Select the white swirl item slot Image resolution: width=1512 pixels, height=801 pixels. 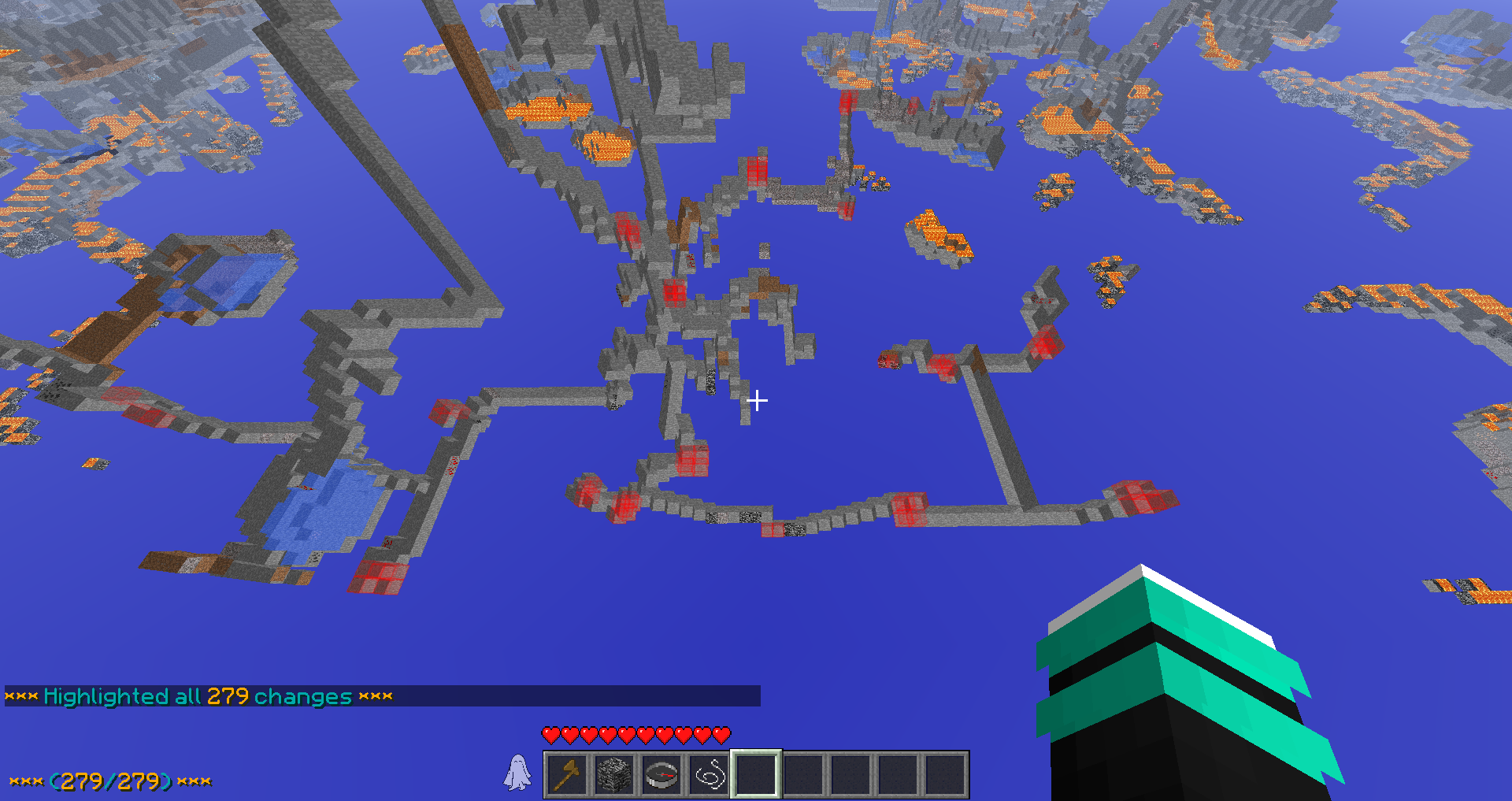point(709,774)
